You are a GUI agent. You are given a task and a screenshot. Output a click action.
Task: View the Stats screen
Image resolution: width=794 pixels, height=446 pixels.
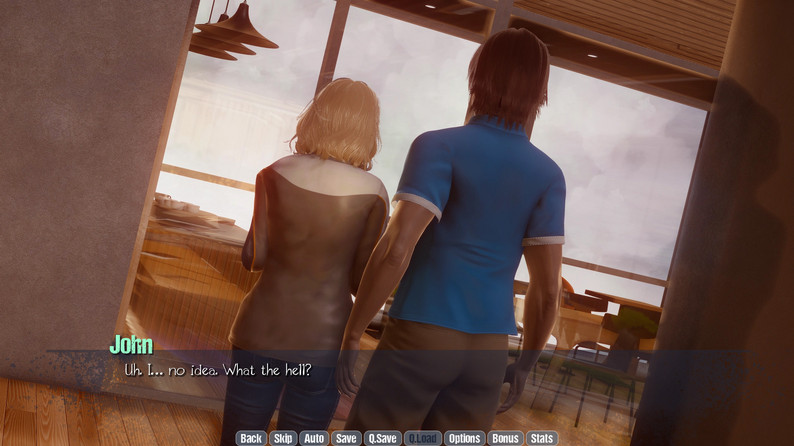[542, 438]
